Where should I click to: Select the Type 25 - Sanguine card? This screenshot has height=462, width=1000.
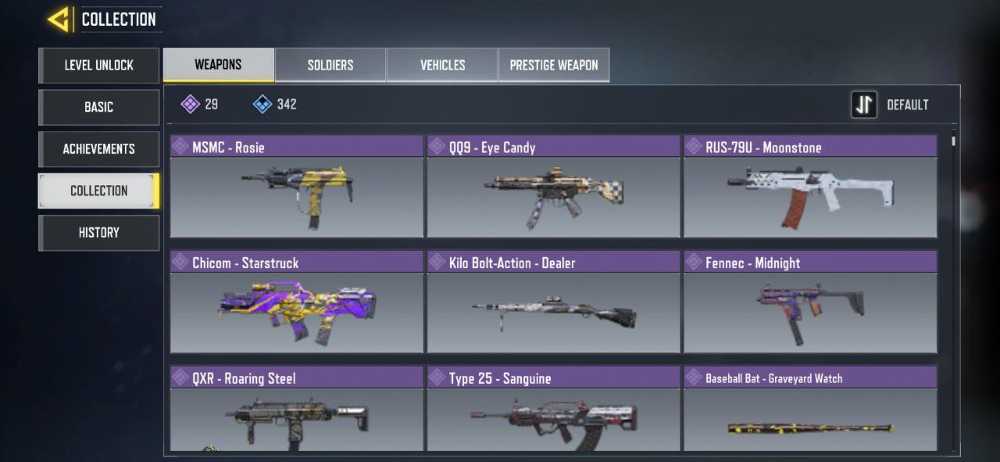553,410
